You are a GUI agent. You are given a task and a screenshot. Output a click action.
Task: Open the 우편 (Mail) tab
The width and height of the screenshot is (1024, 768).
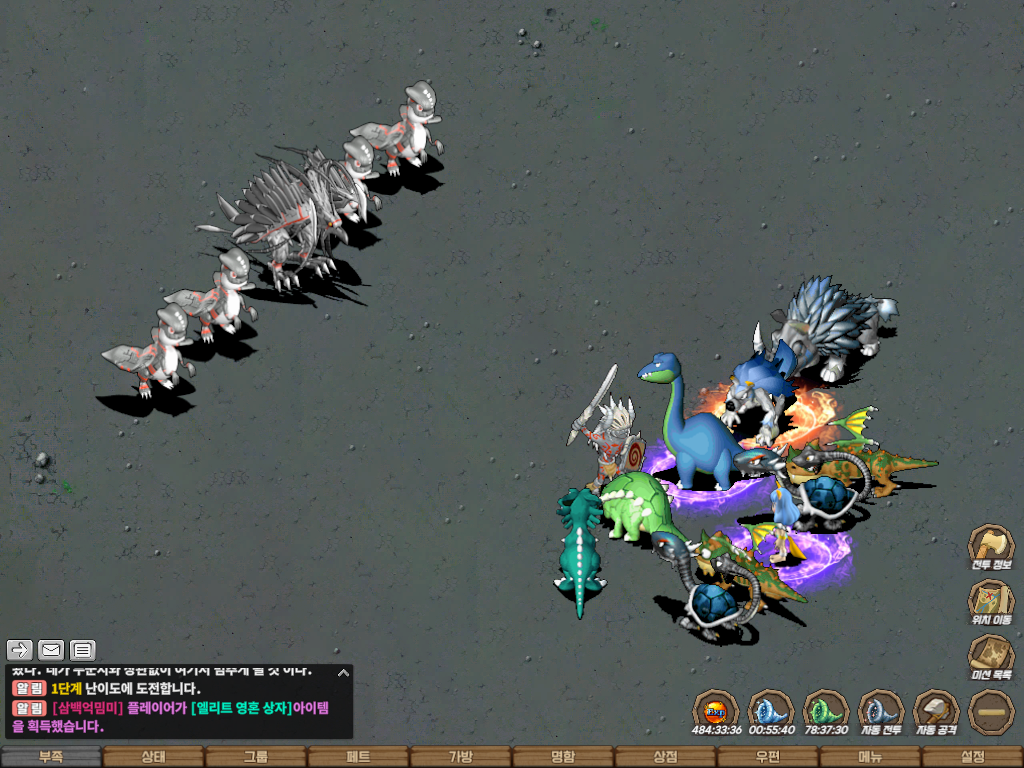tap(767, 757)
